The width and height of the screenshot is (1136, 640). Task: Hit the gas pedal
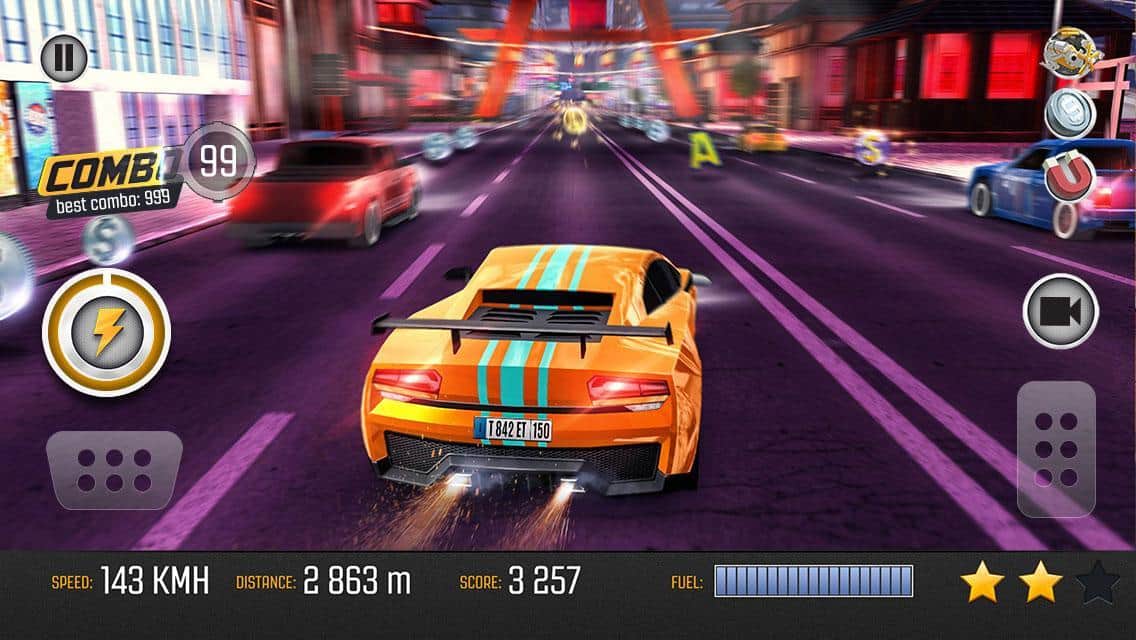[x=1056, y=448]
